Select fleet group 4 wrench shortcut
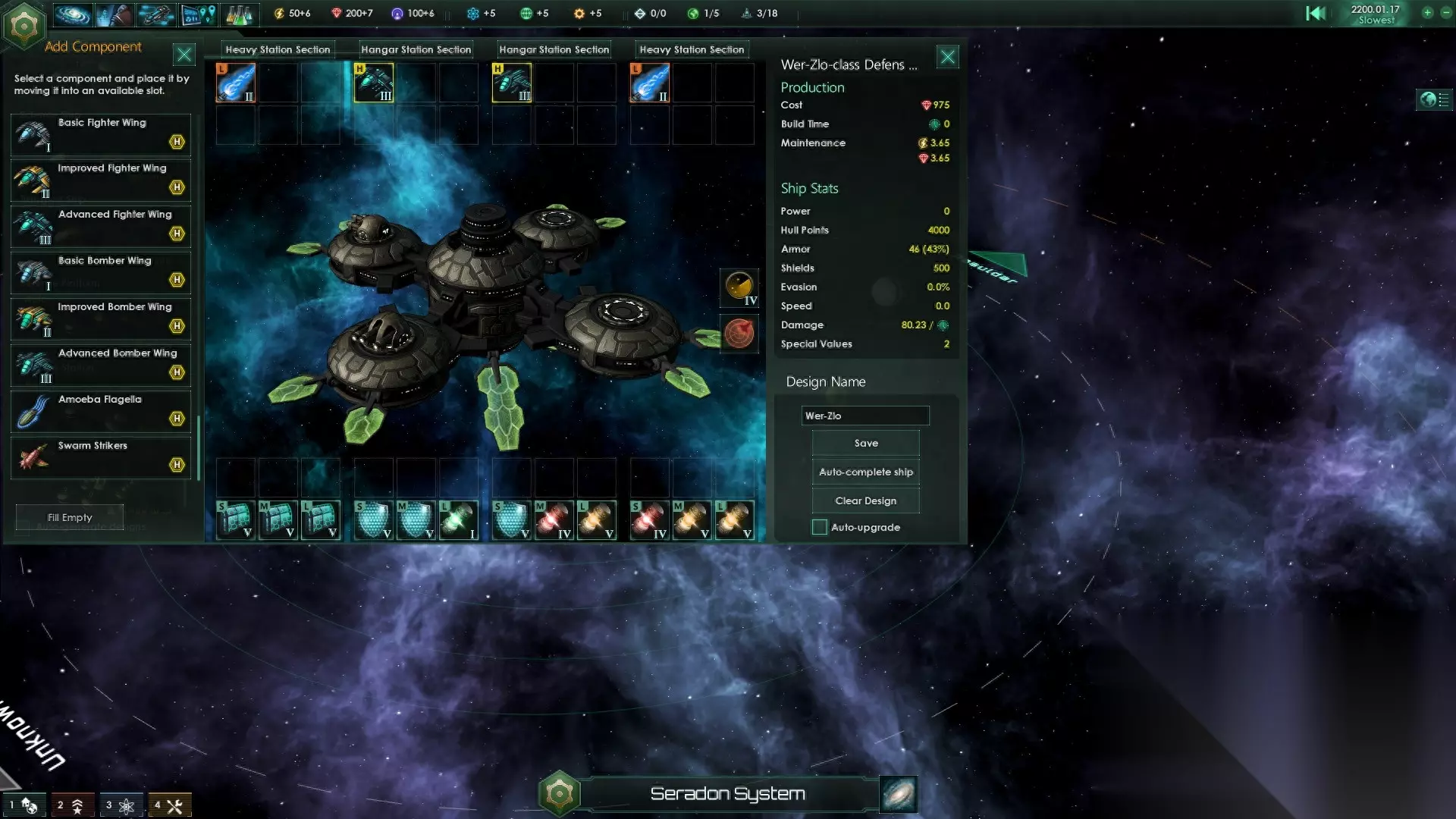 pyautogui.click(x=169, y=805)
